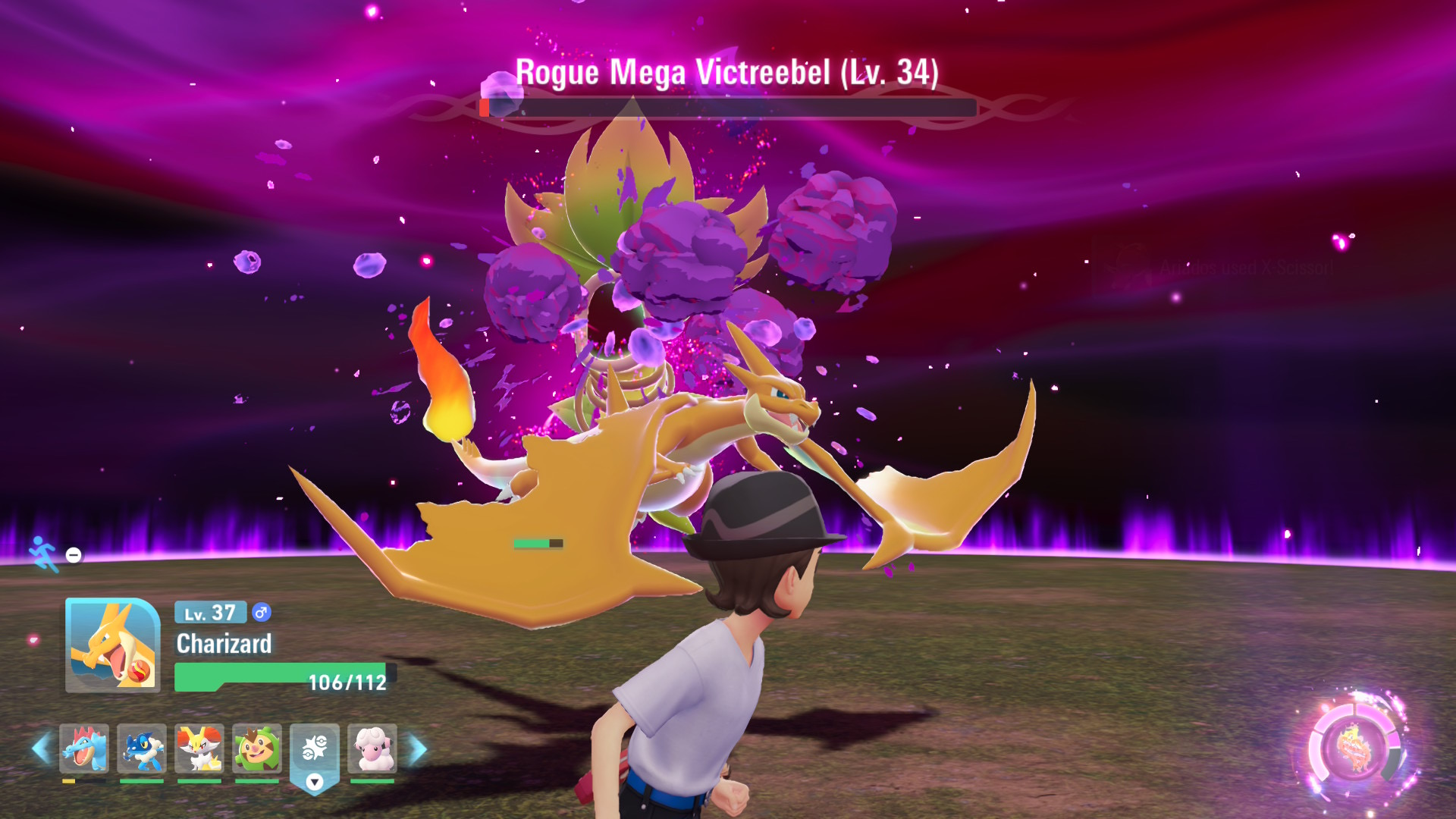Open Charizard's portrait panel
Image resolution: width=1456 pixels, height=819 pixels.
click(x=113, y=645)
